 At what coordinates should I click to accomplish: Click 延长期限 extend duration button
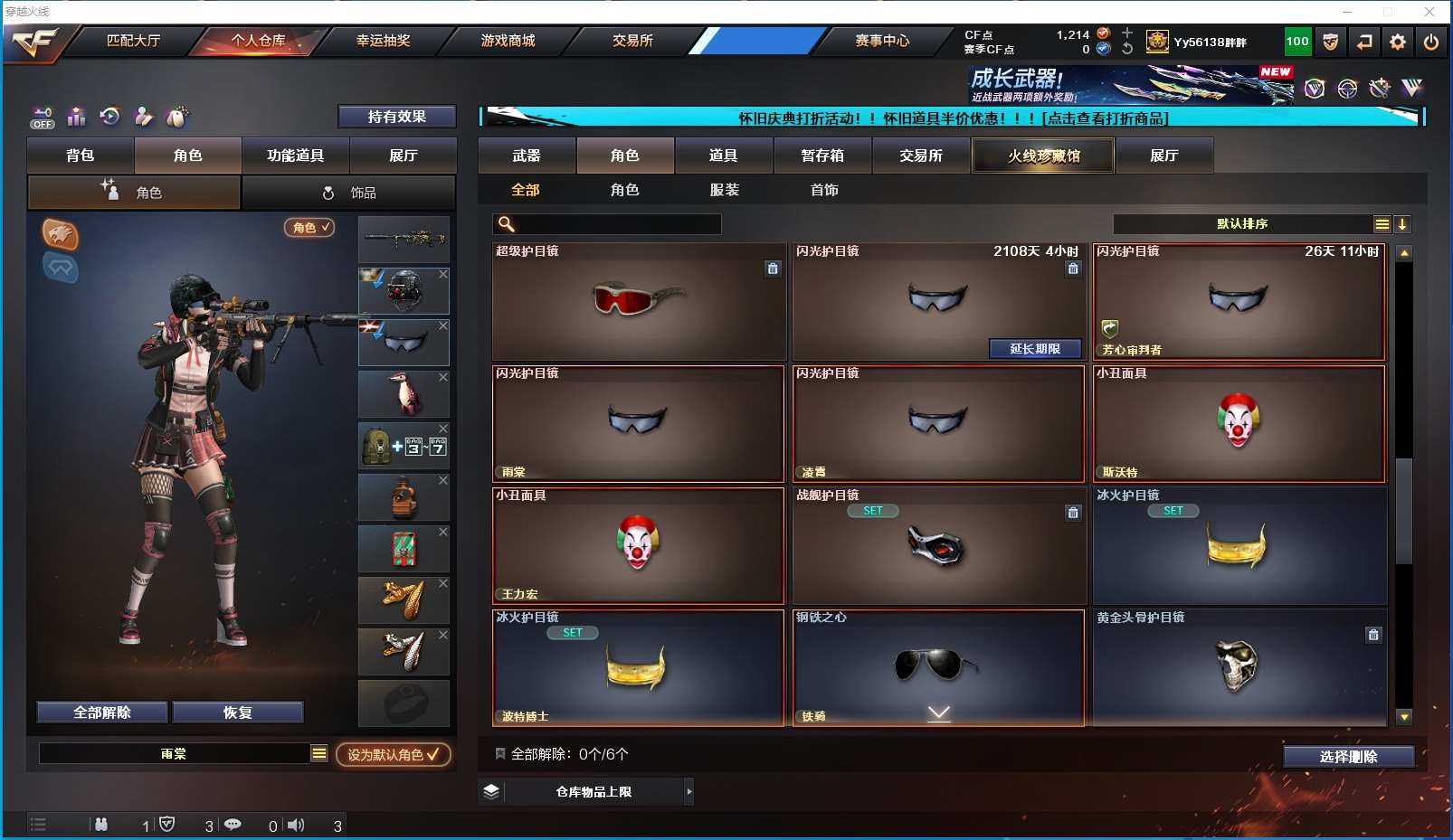[x=1034, y=349]
